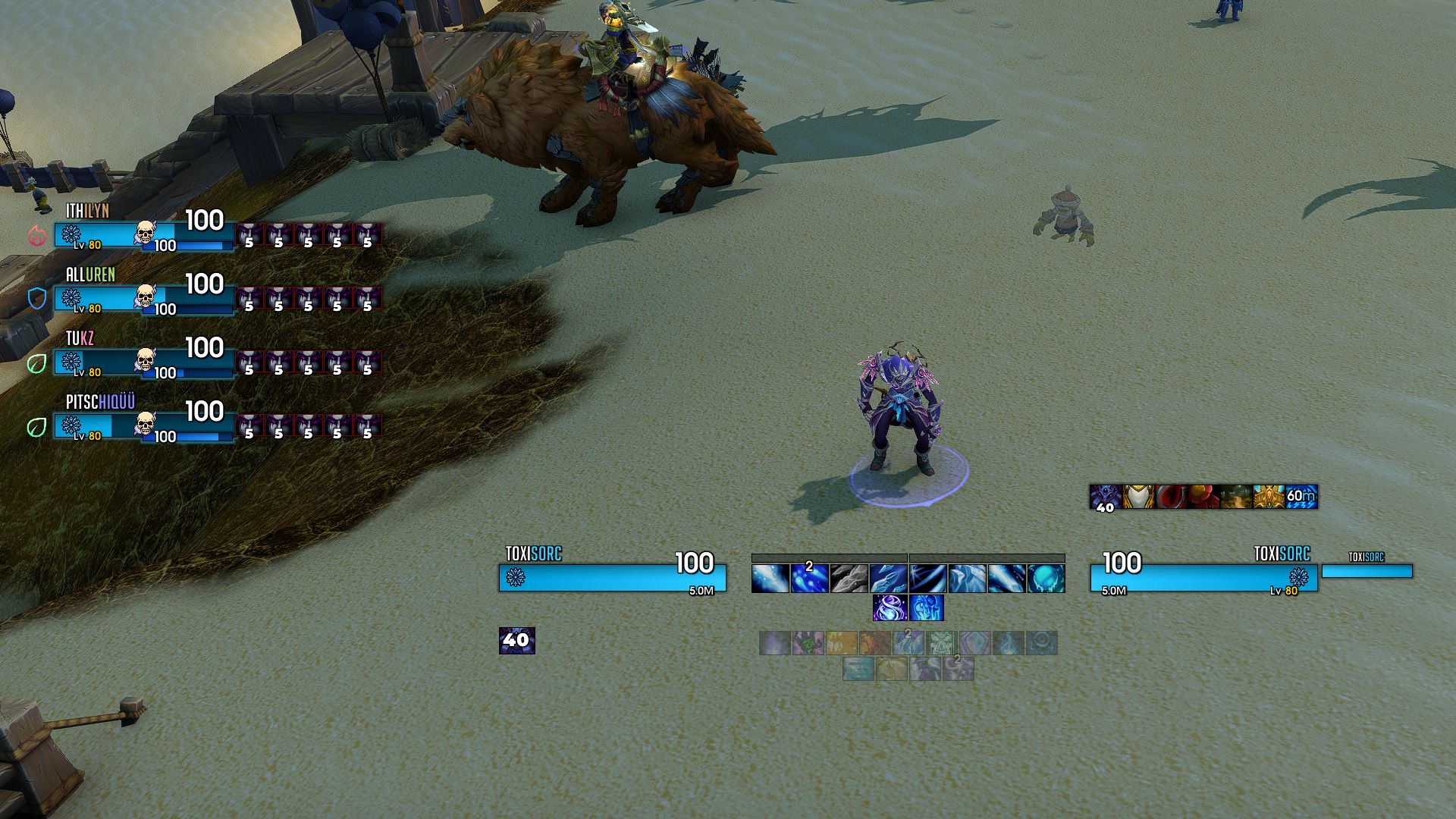1456x819 pixels.
Task: Use the Icy Veins frozen figure ability
Action: pos(927,608)
